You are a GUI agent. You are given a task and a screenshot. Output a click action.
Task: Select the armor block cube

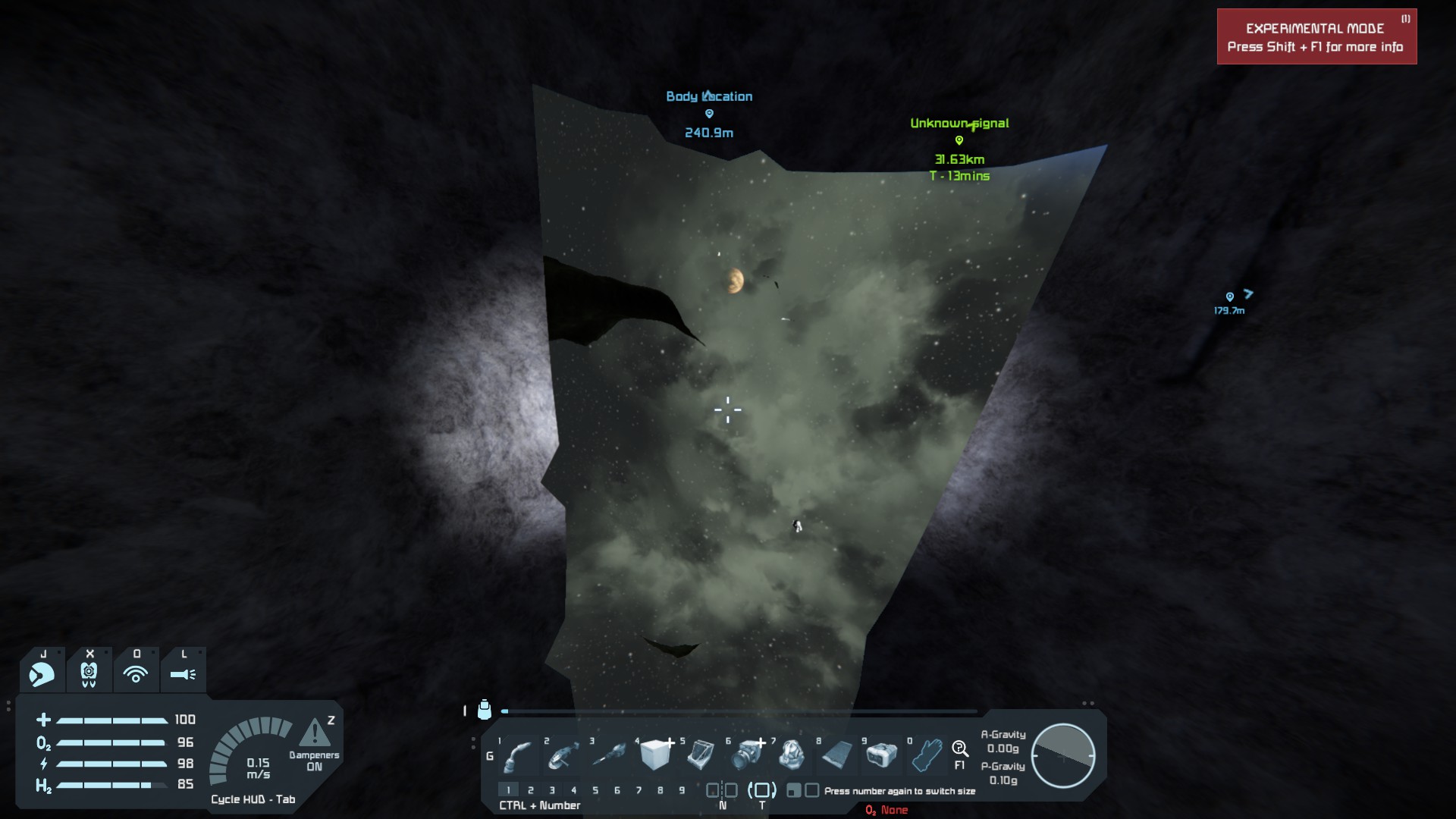(655, 755)
